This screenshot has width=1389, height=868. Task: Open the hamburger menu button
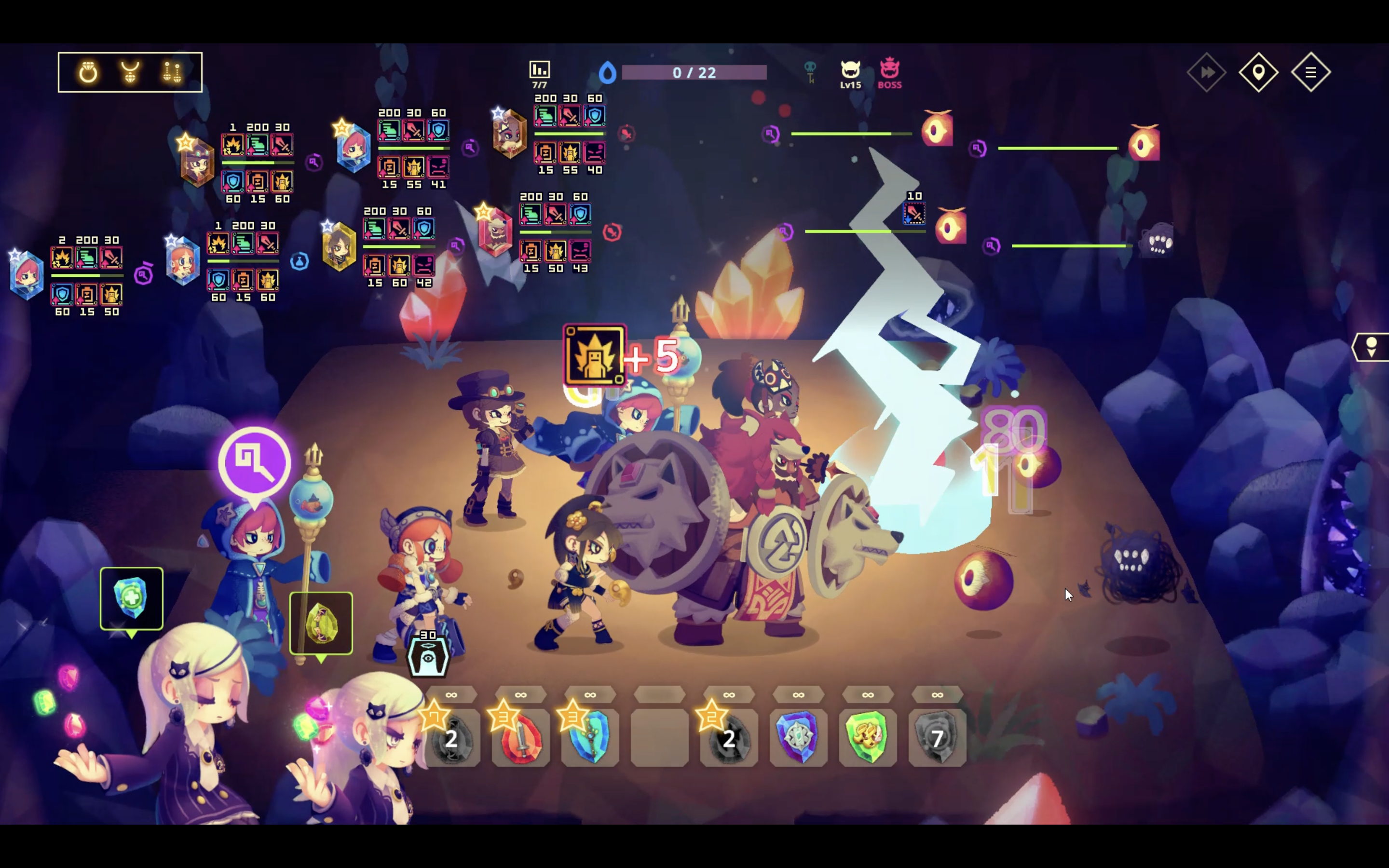point(1310,72)
